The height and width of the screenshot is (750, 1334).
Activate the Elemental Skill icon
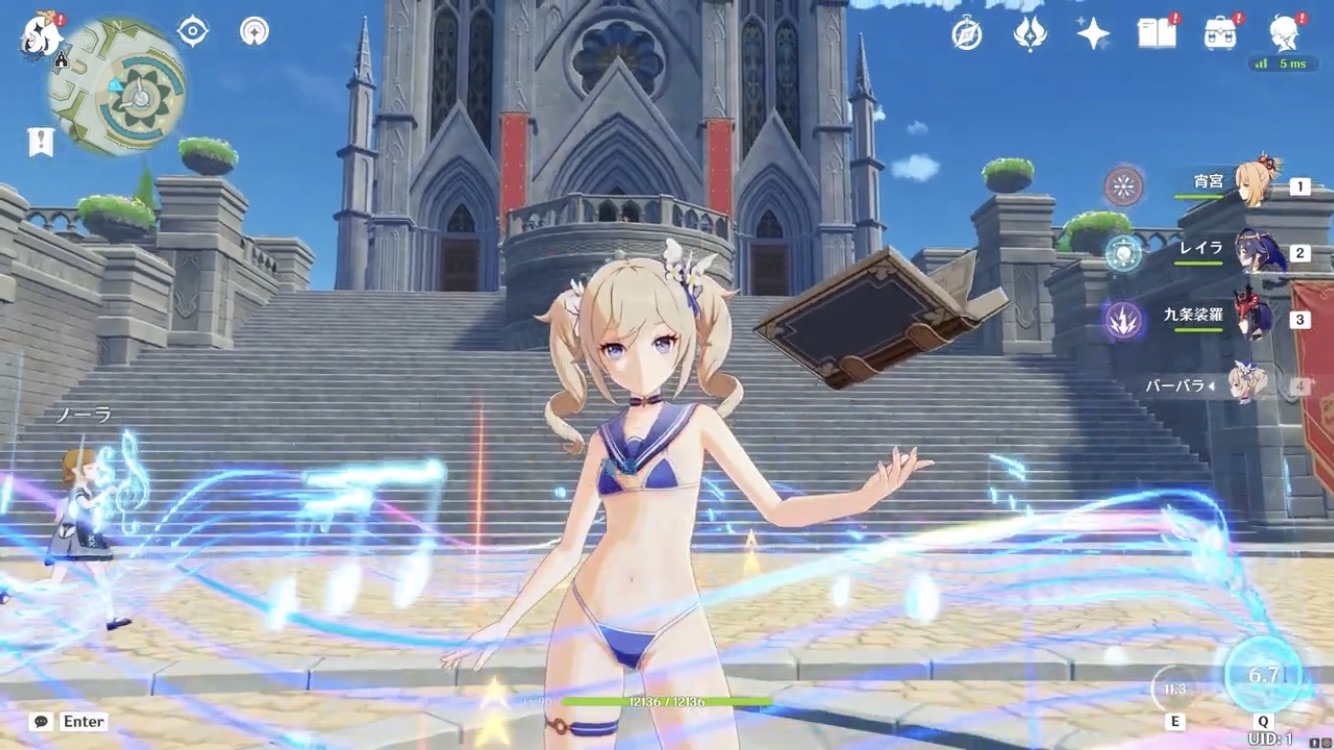[1175, 689]
